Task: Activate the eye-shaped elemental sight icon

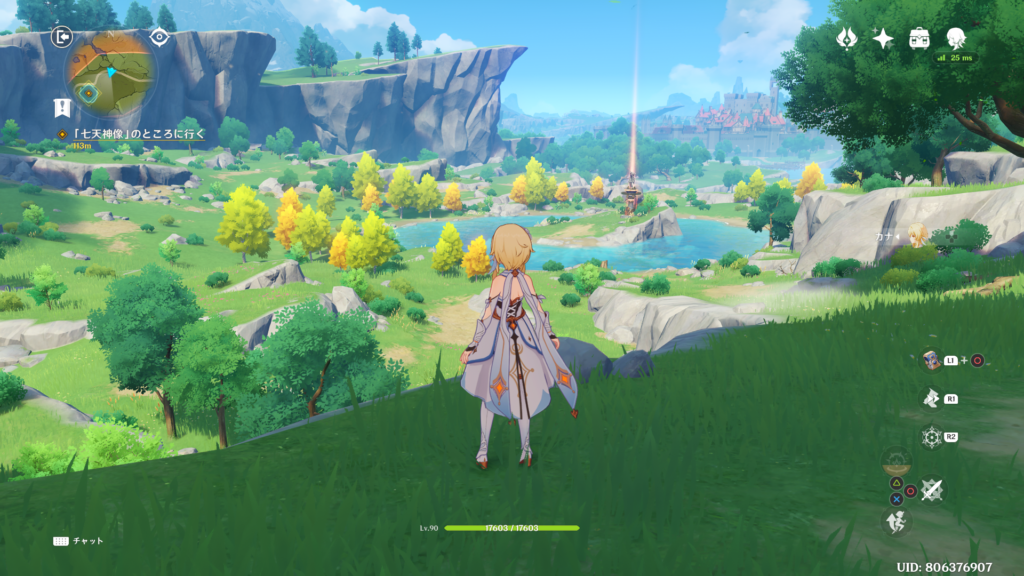Action: point(159,37)
